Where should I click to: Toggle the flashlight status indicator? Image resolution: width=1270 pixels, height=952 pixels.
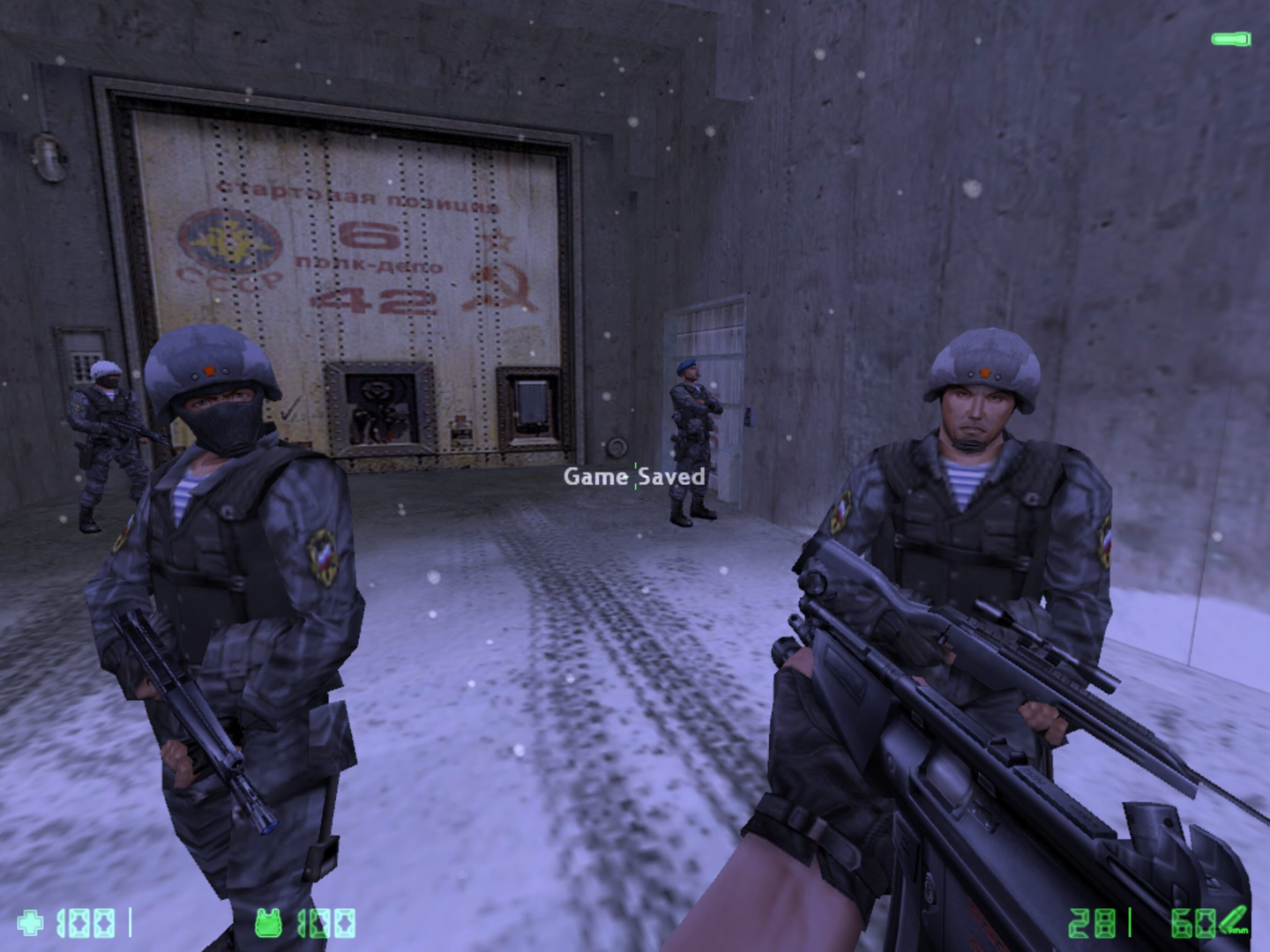[1233, 39]
